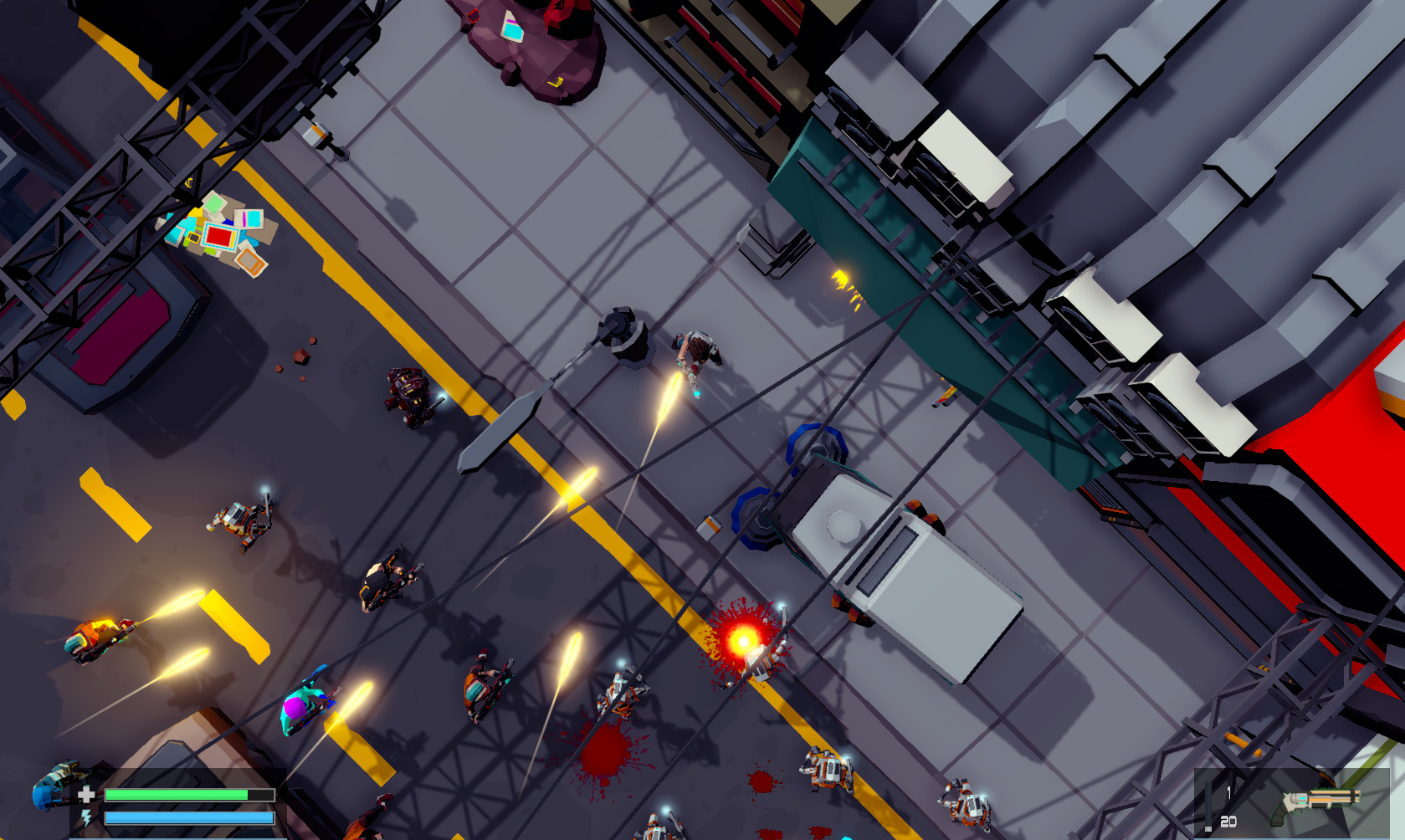
Task: Click the ammo reserve count 20
Action: click(1227, 820)
